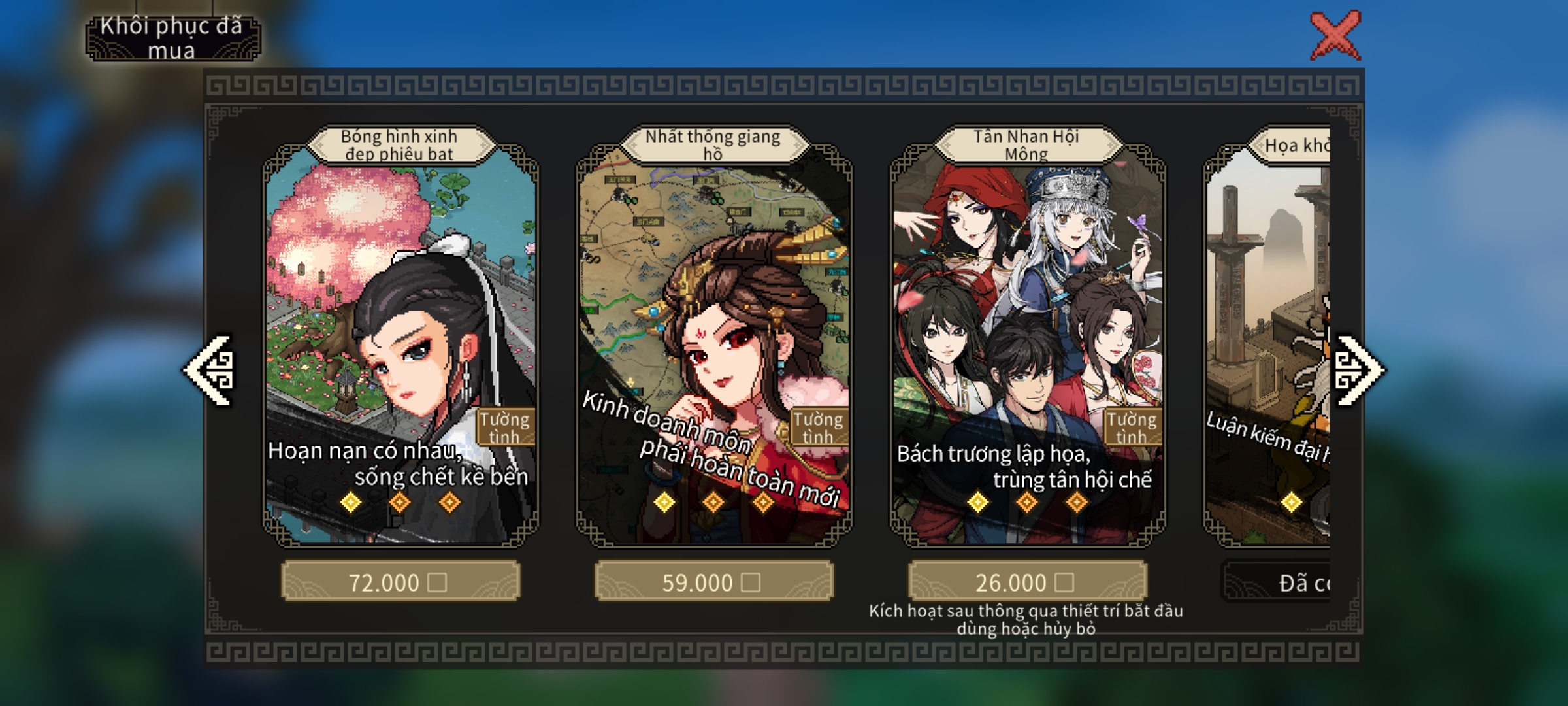
Task: Show the next DLC cards with the right arrow
Action: (1358, 371)
